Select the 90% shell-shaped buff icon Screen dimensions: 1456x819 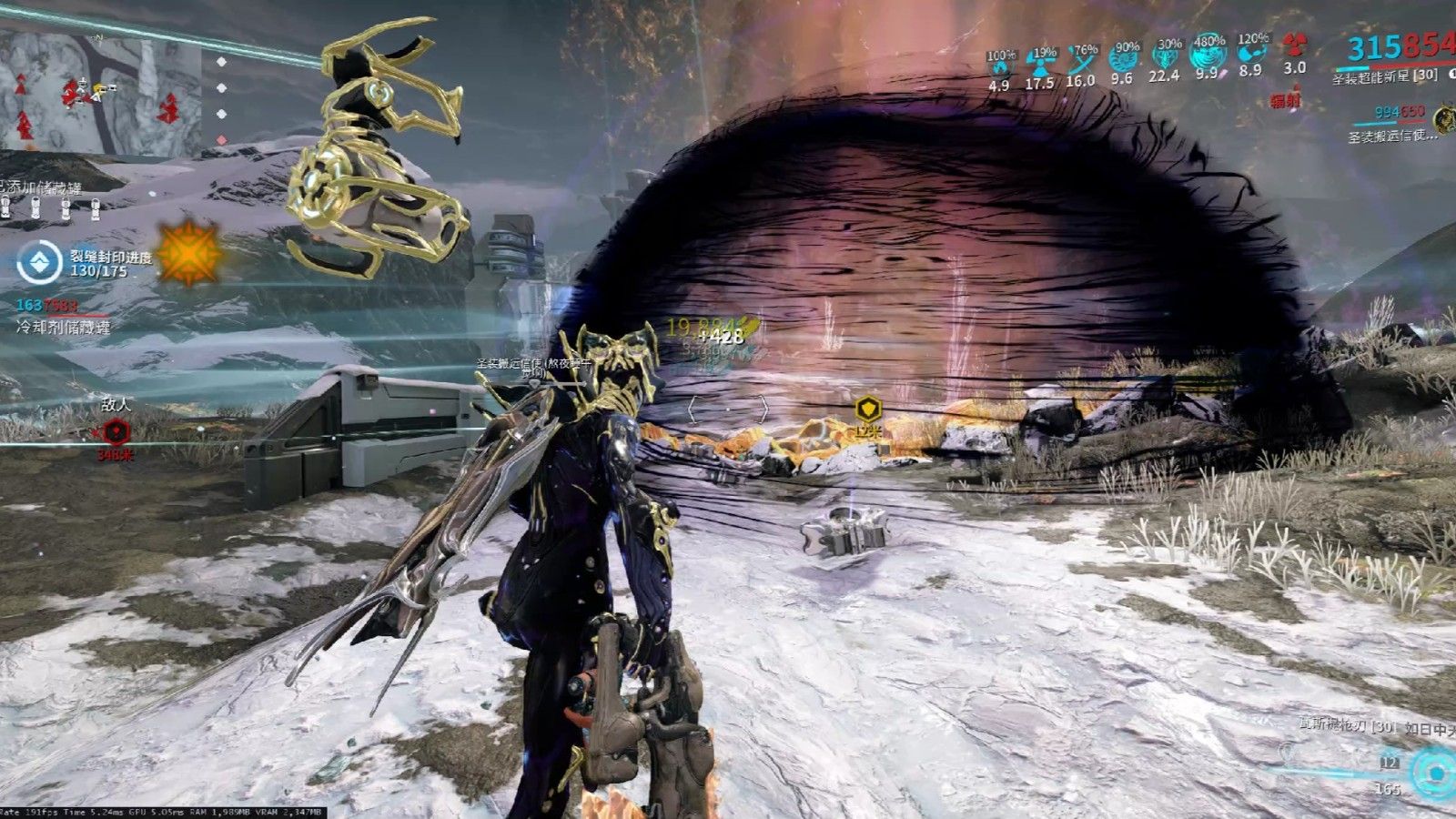pos(1124,58)
